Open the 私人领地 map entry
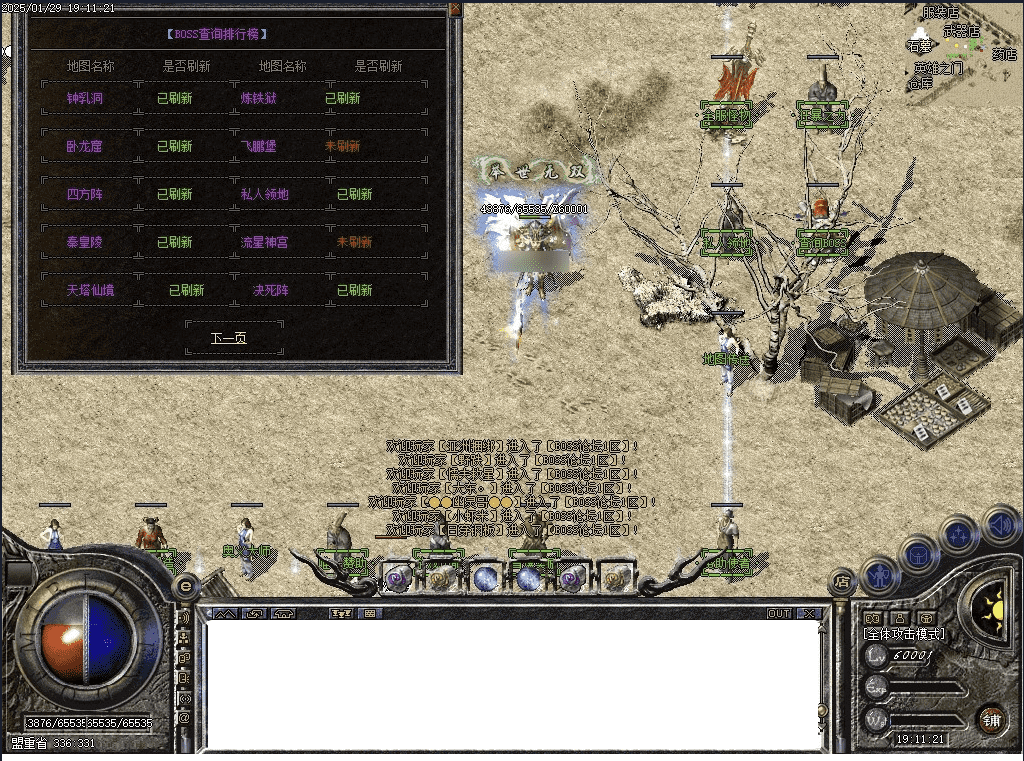The width and height of the screenshot is (1024, 761). (264, 194)
